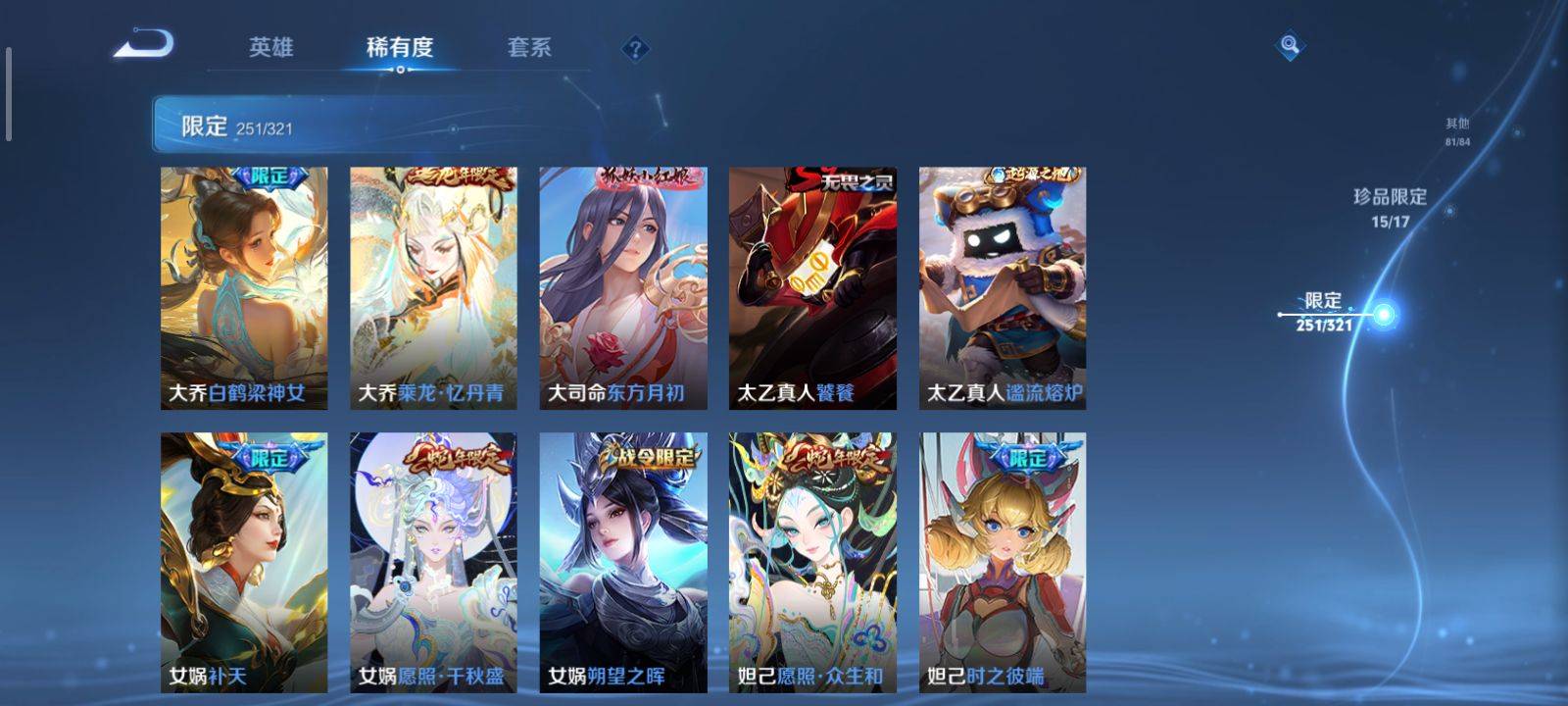Open the magnifier search icon
Viewport: 1568px width, 706px height.
[x=1290, y=45]
